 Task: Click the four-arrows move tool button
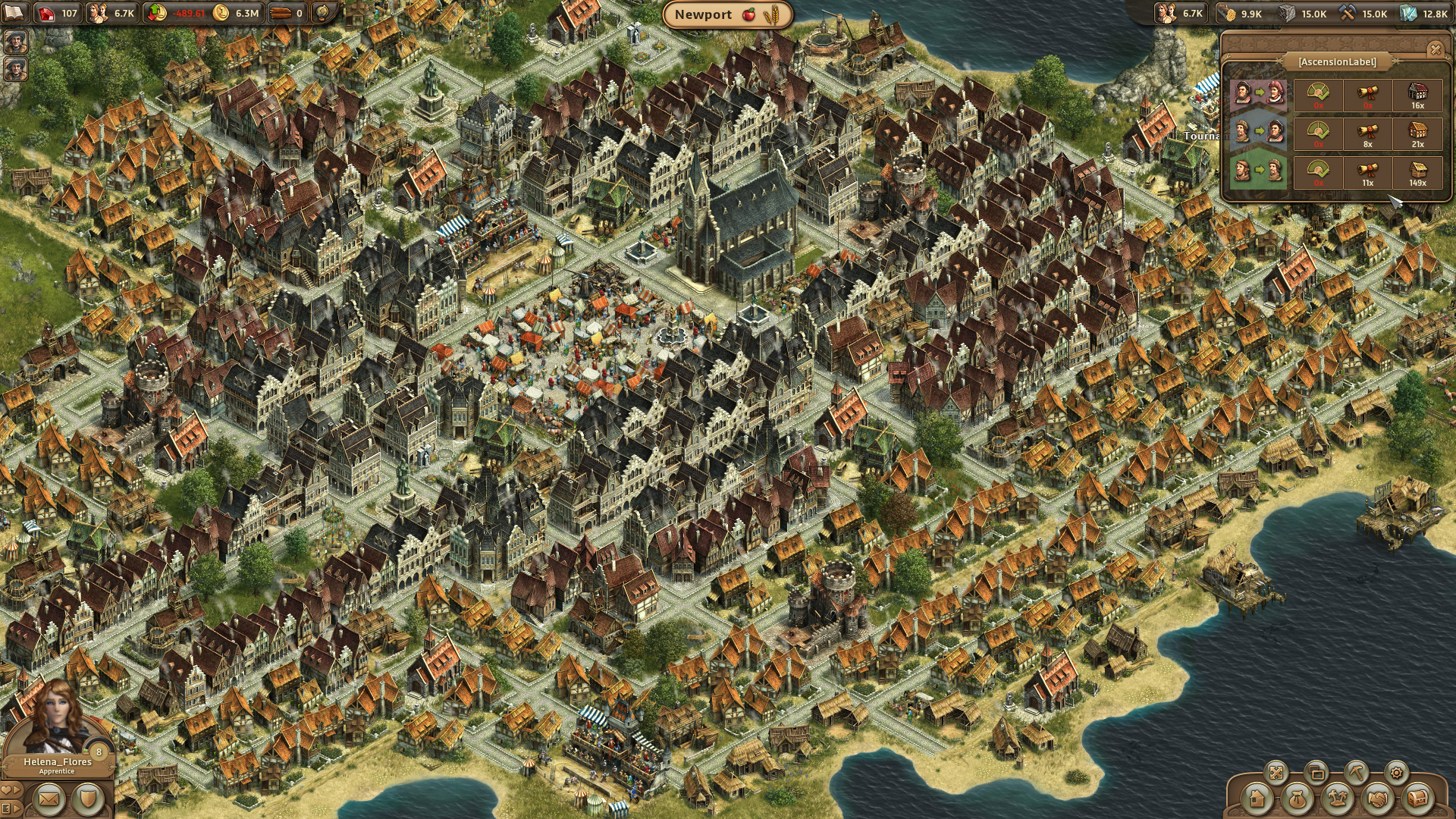tap(1276, 773)
